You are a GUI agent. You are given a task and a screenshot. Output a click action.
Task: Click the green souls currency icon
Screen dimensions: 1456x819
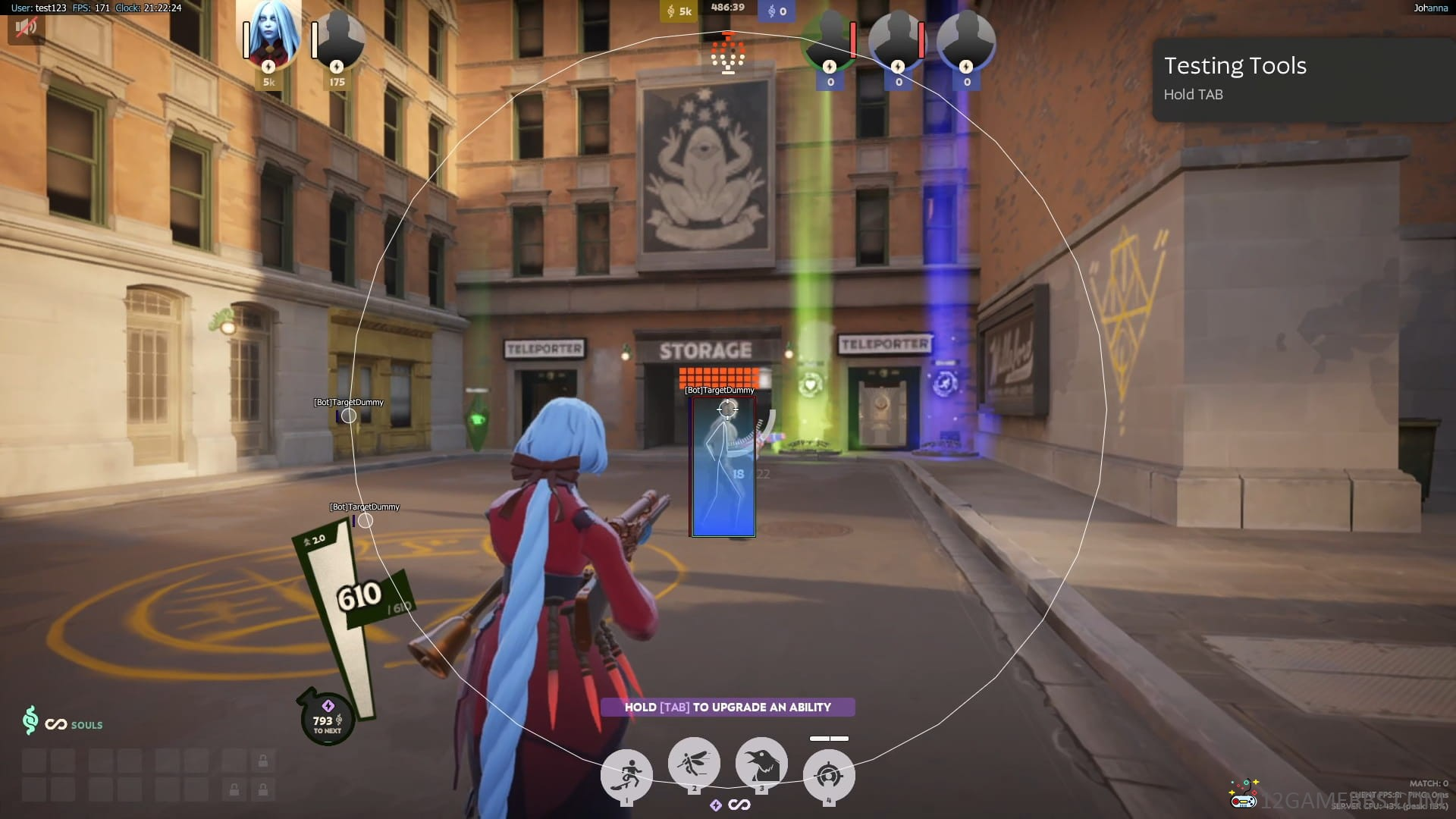[30, 720]
